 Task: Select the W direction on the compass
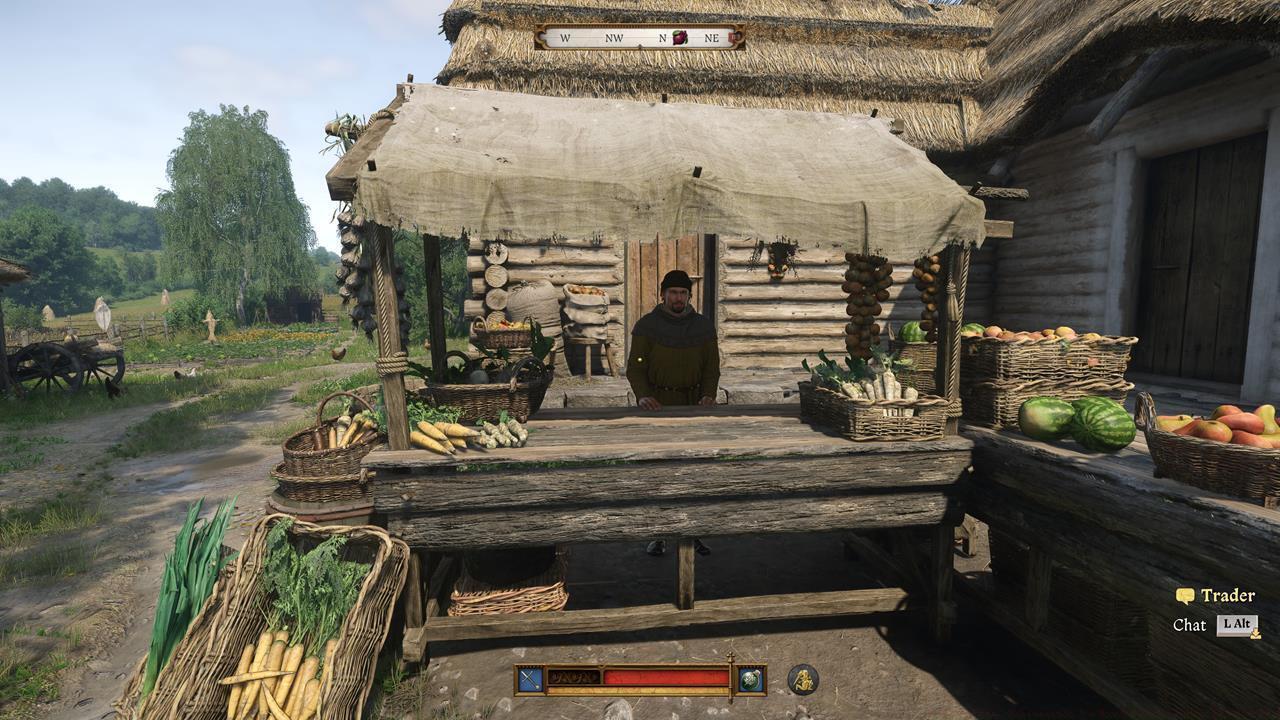point(565,36)
